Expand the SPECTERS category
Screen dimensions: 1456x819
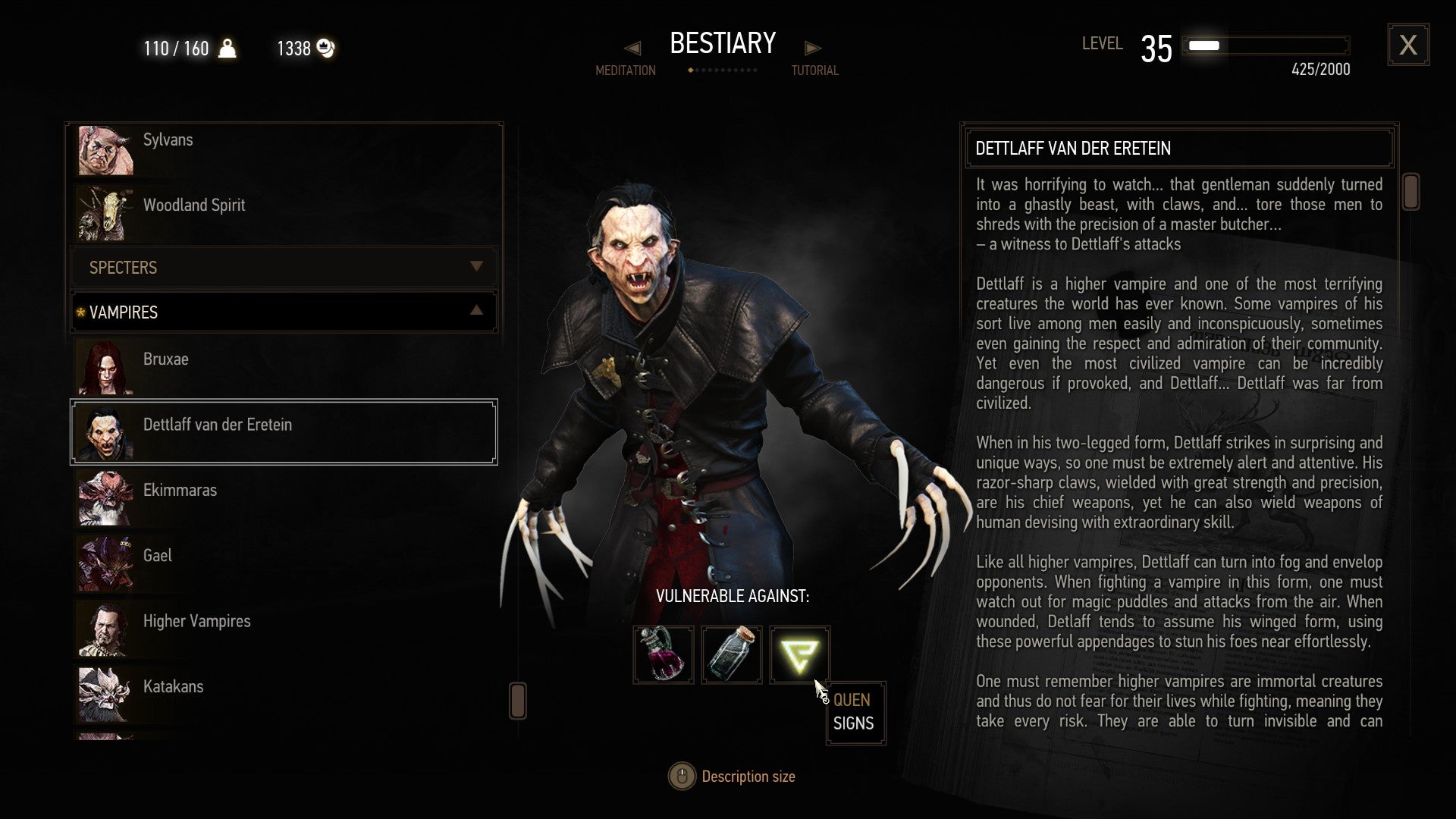pos(476,267)
